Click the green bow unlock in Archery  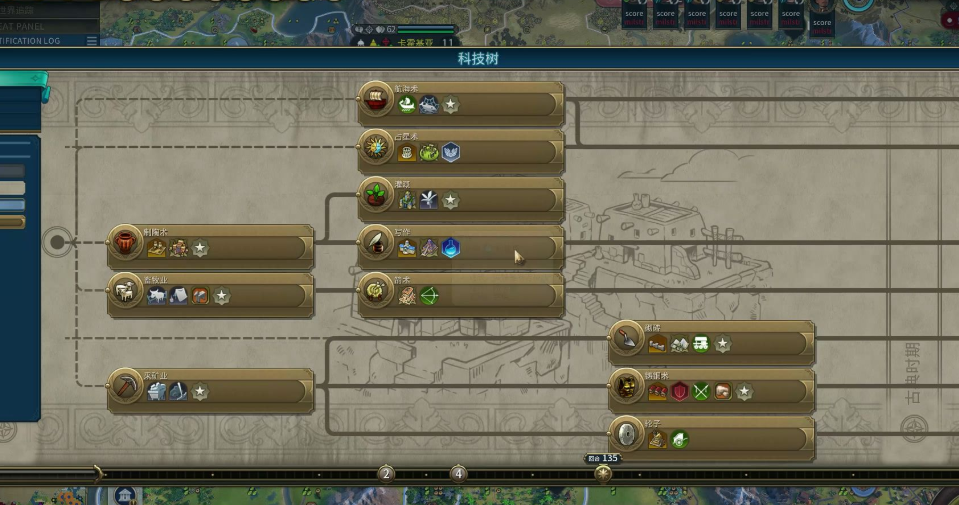[429, 296]
